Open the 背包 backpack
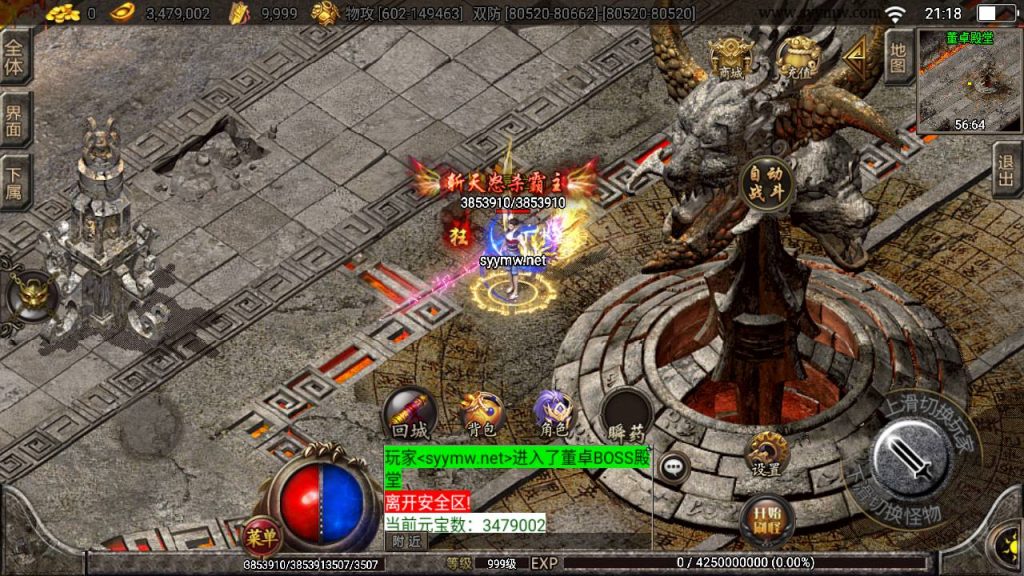The image size is (1024, 576). point(481,412)
